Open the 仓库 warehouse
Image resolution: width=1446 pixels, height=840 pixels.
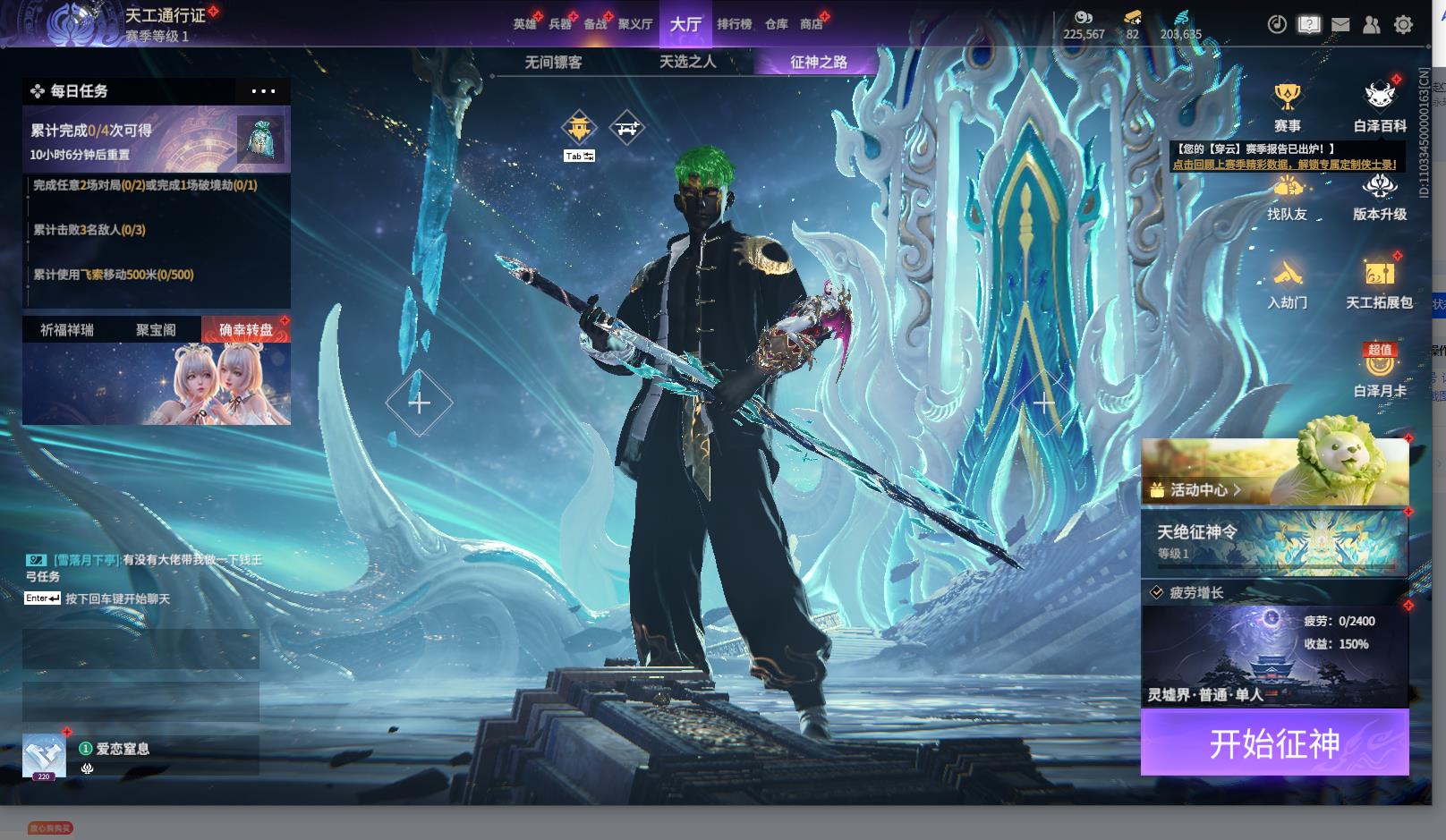776,24
